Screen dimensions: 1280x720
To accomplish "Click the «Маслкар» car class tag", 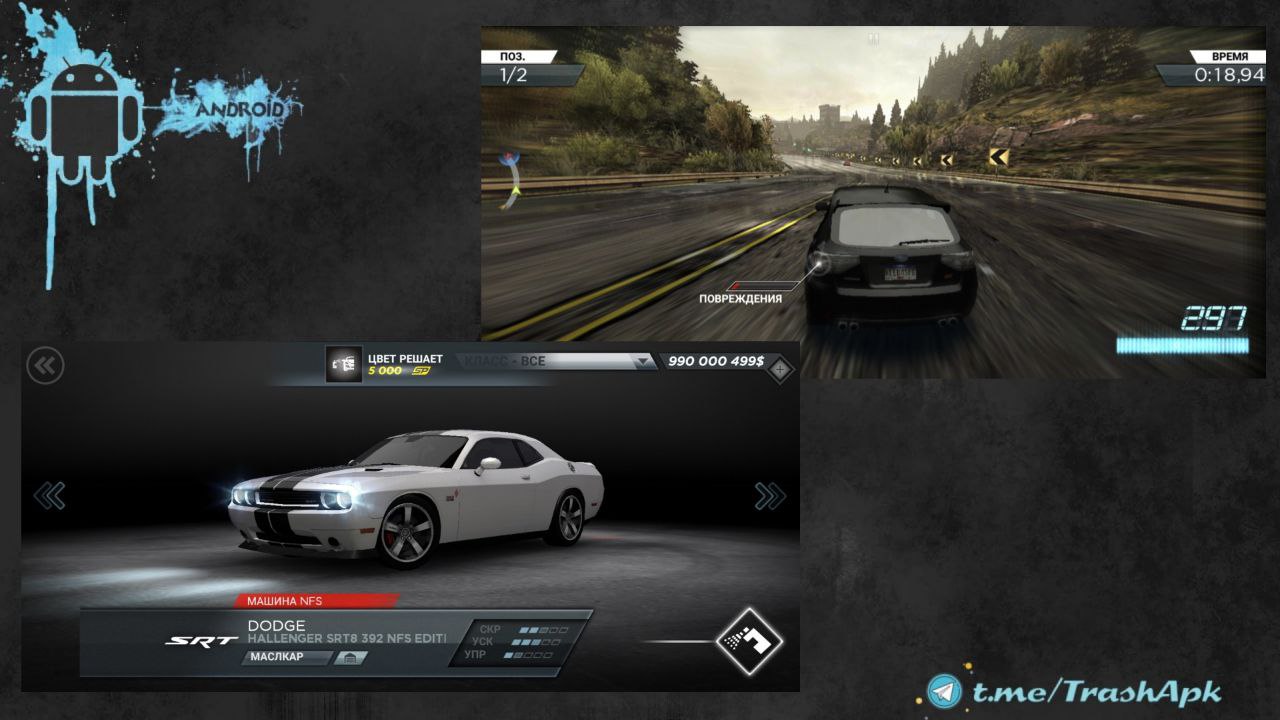I will tap(286, 658).
